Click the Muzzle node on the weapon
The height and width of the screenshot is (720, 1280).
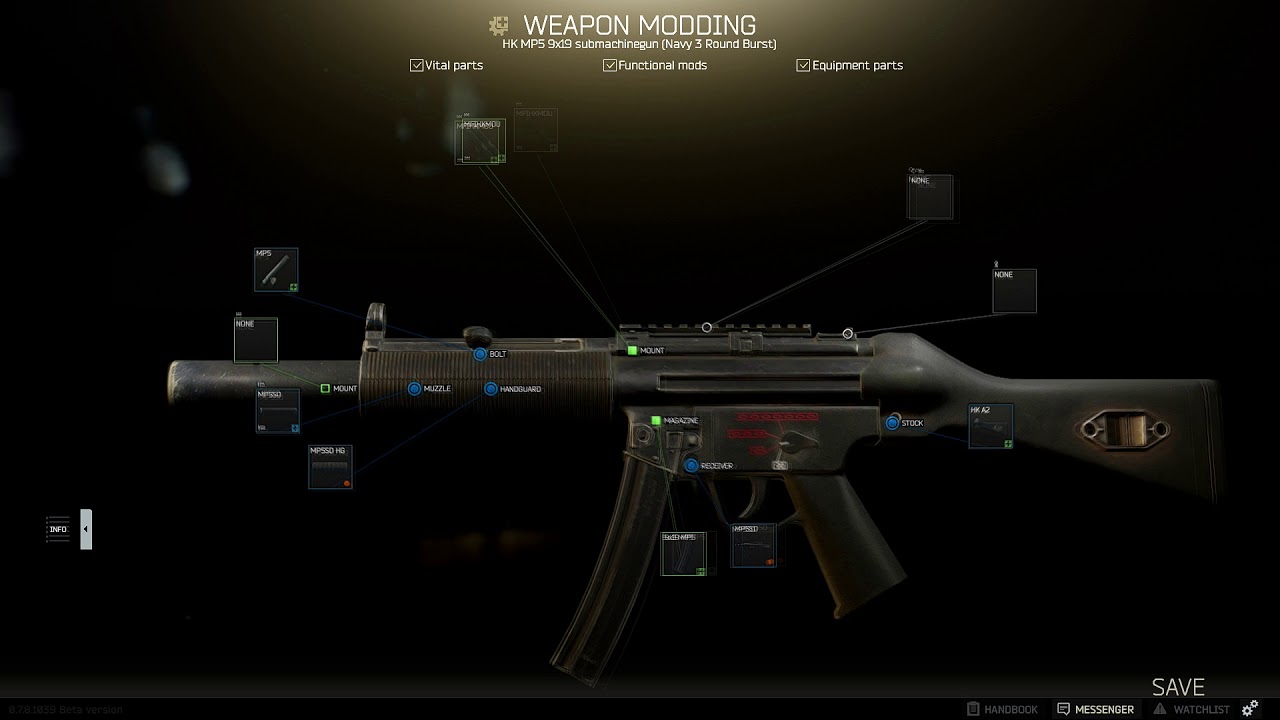coord(414,388)
